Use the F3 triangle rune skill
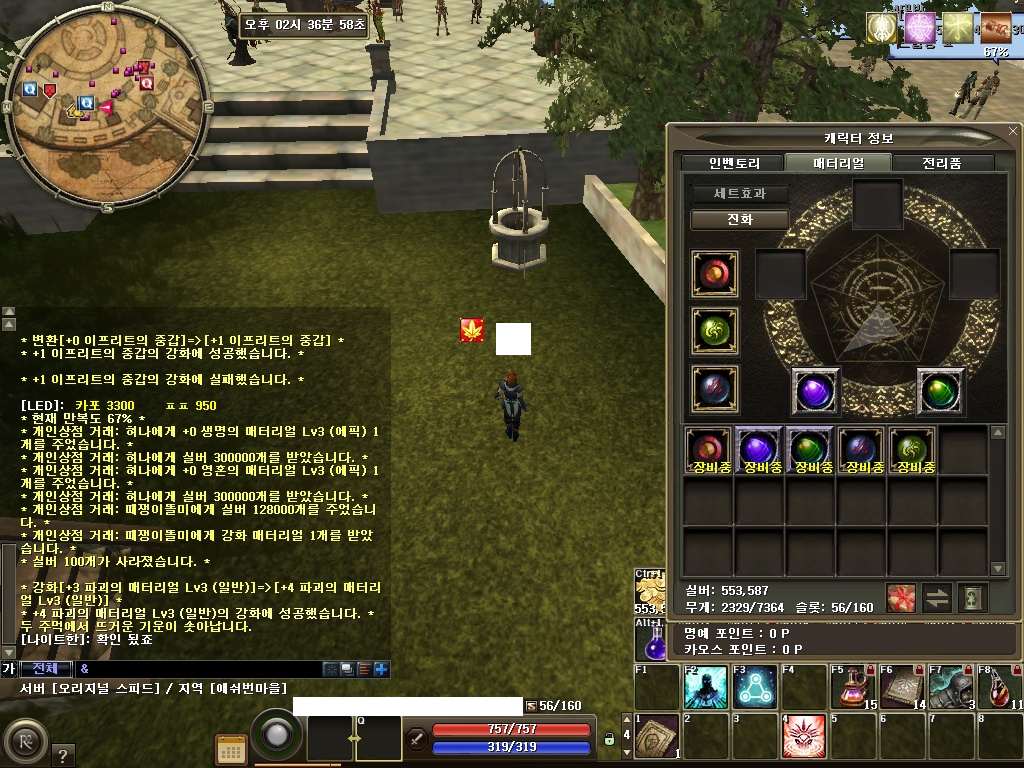1024x768 pixels. coord(755,687)
